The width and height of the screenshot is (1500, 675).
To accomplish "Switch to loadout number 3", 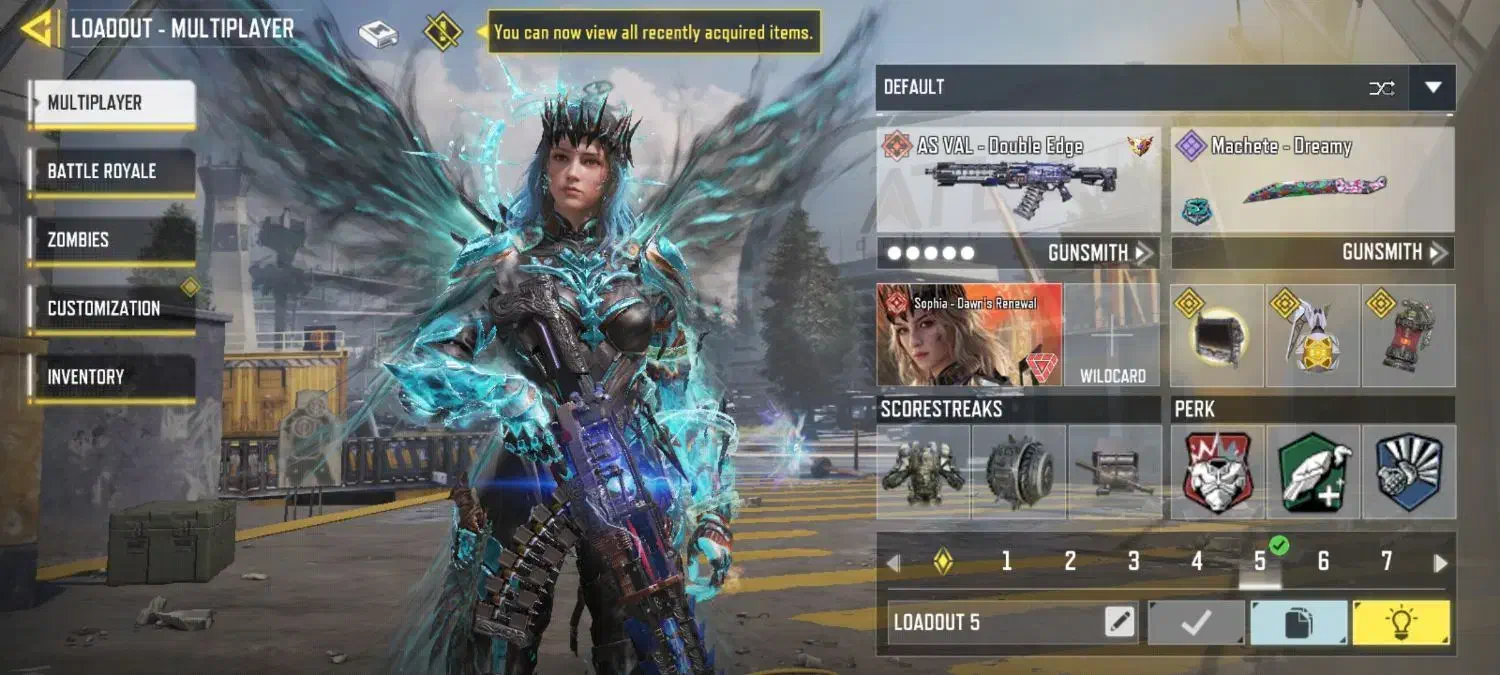I will (x=1133, y=562).
